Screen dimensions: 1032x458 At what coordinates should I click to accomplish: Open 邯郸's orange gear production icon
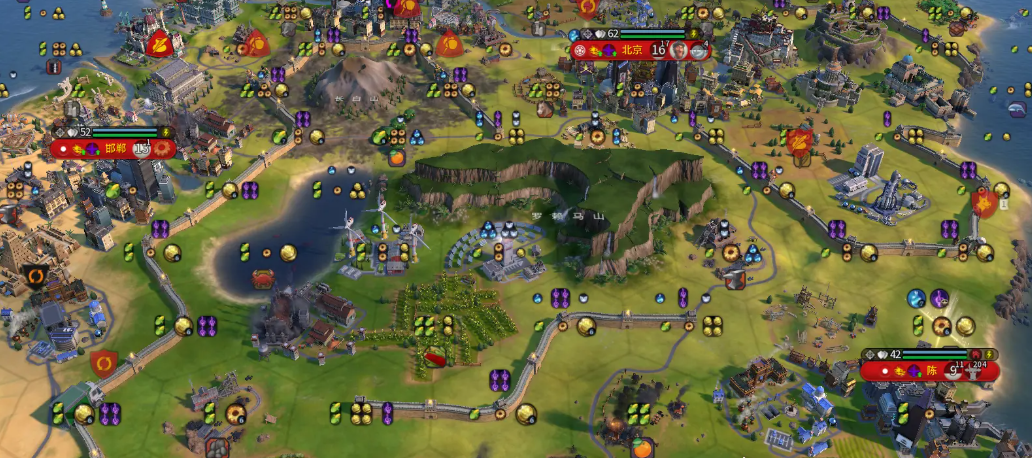161,149
